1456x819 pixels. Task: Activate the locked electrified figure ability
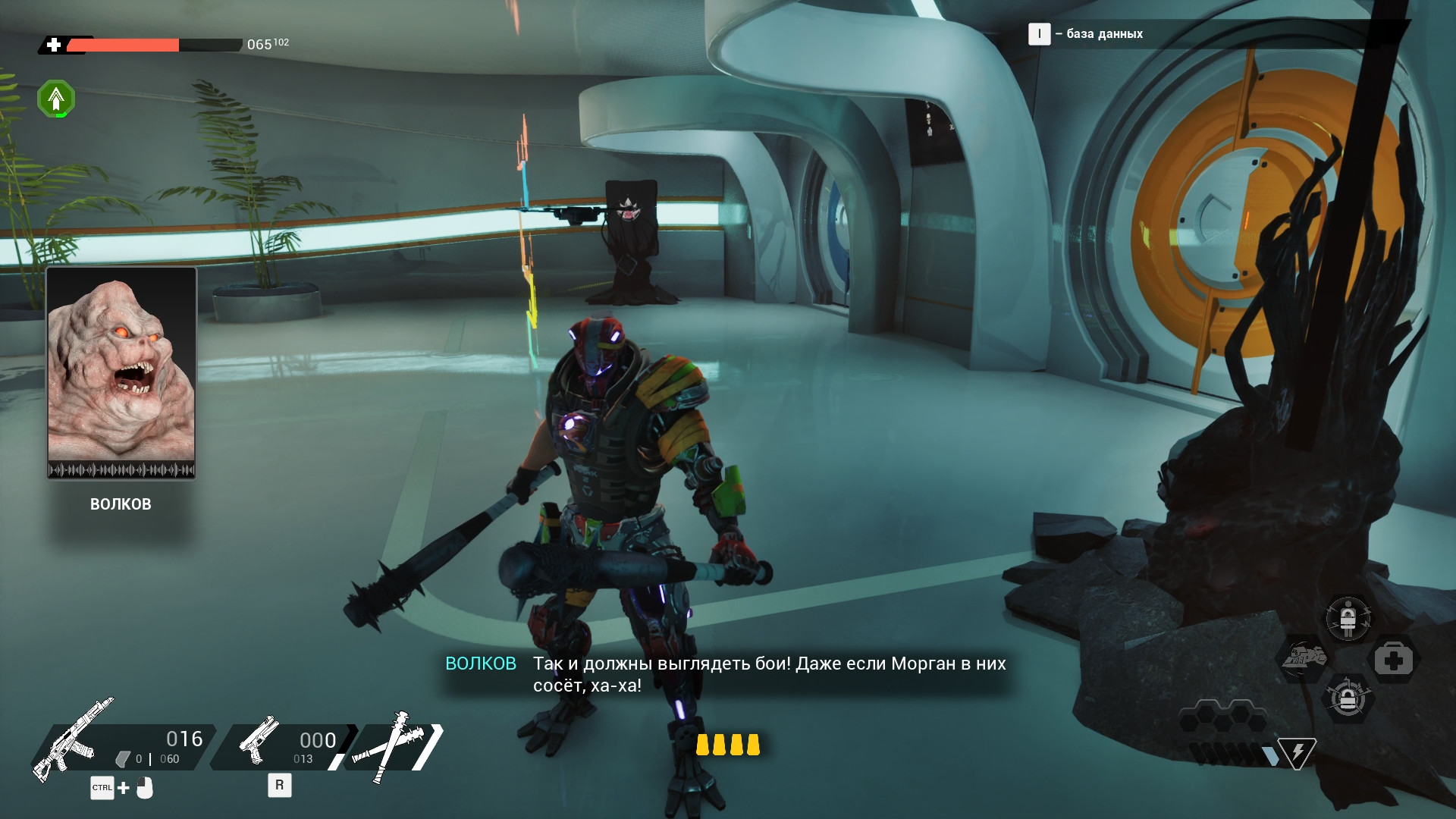[x=1348, y=619]
